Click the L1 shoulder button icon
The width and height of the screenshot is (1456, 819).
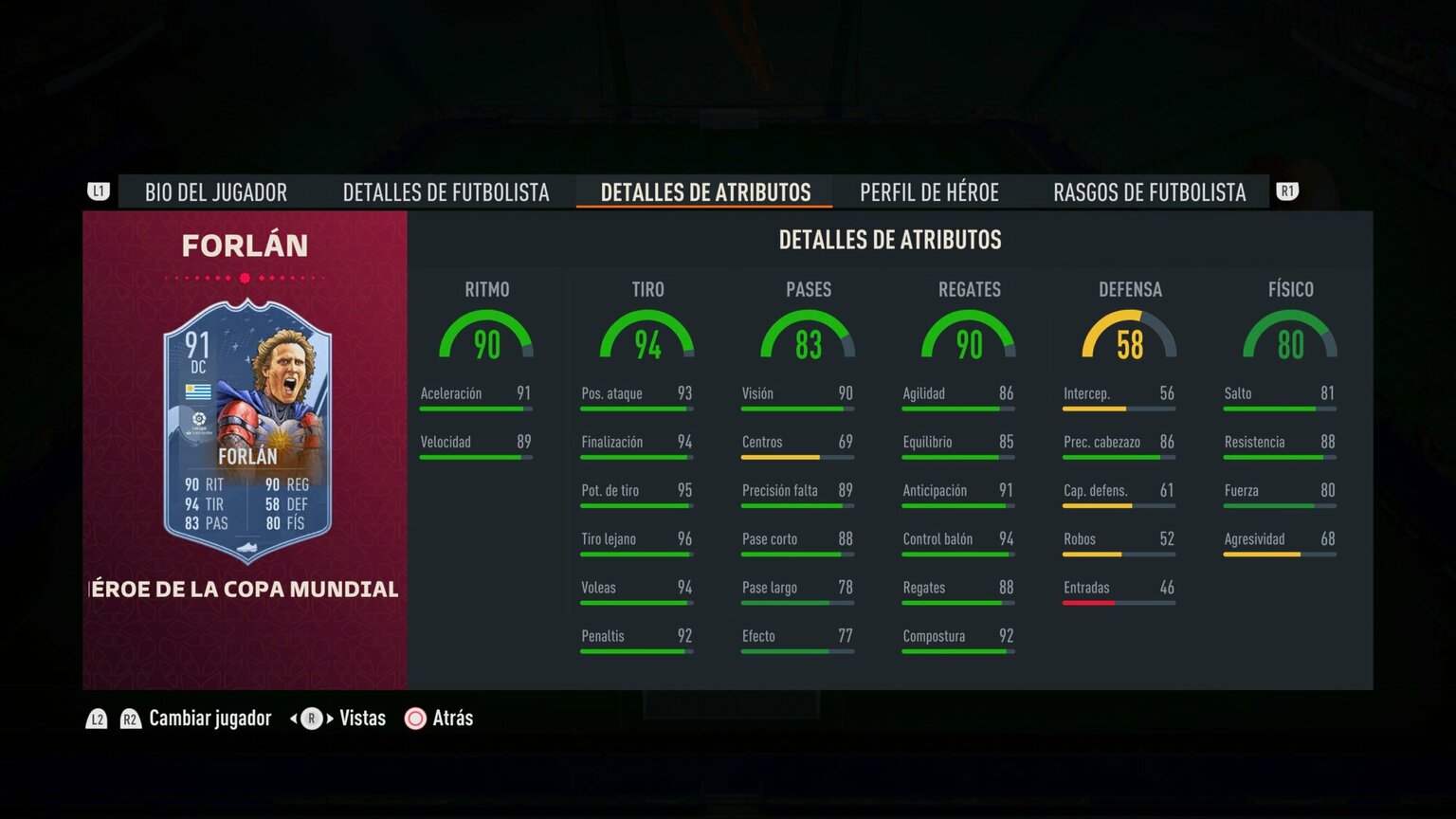98,191
